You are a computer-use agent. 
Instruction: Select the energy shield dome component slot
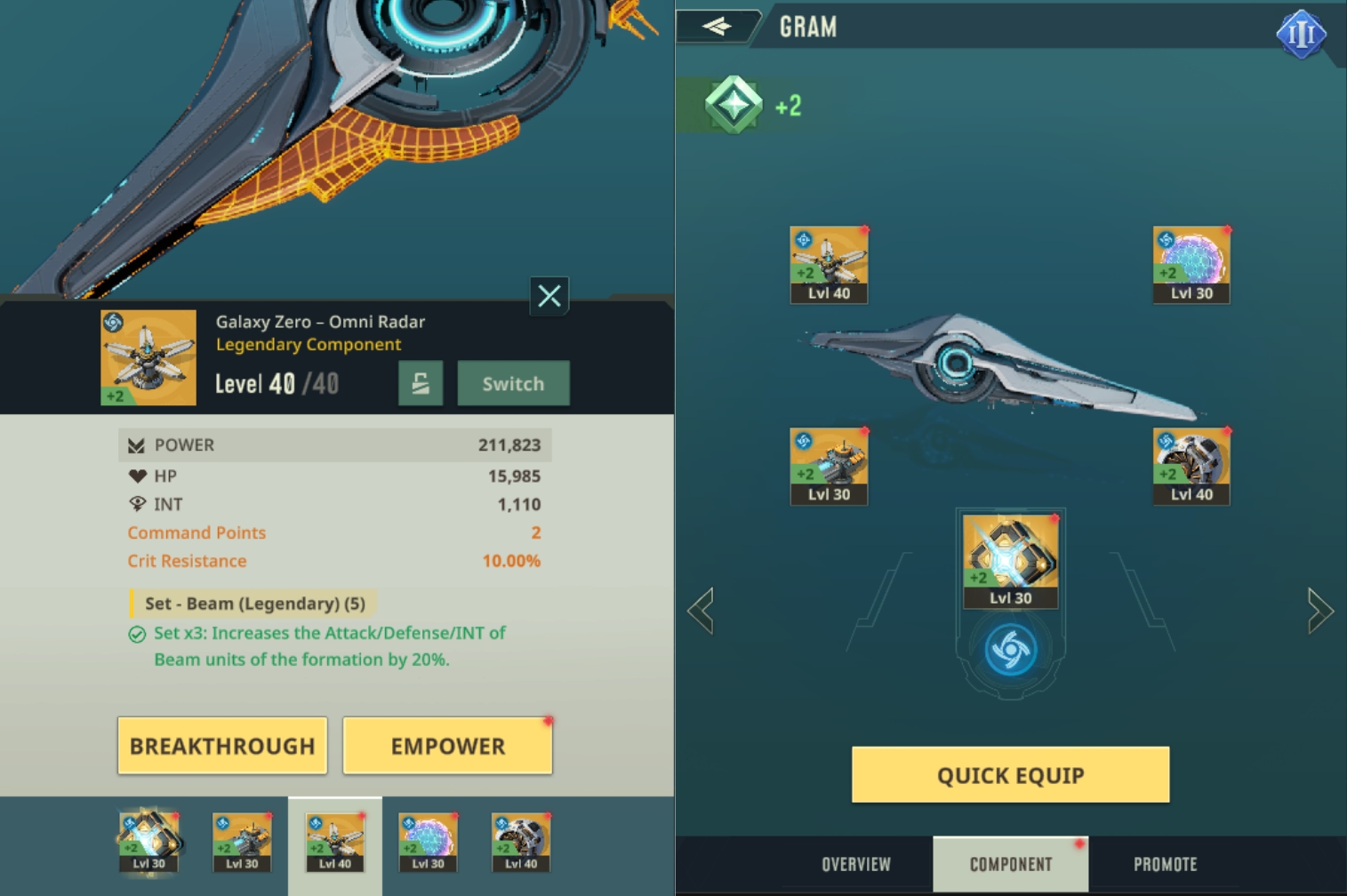(x=1191, y=265)
